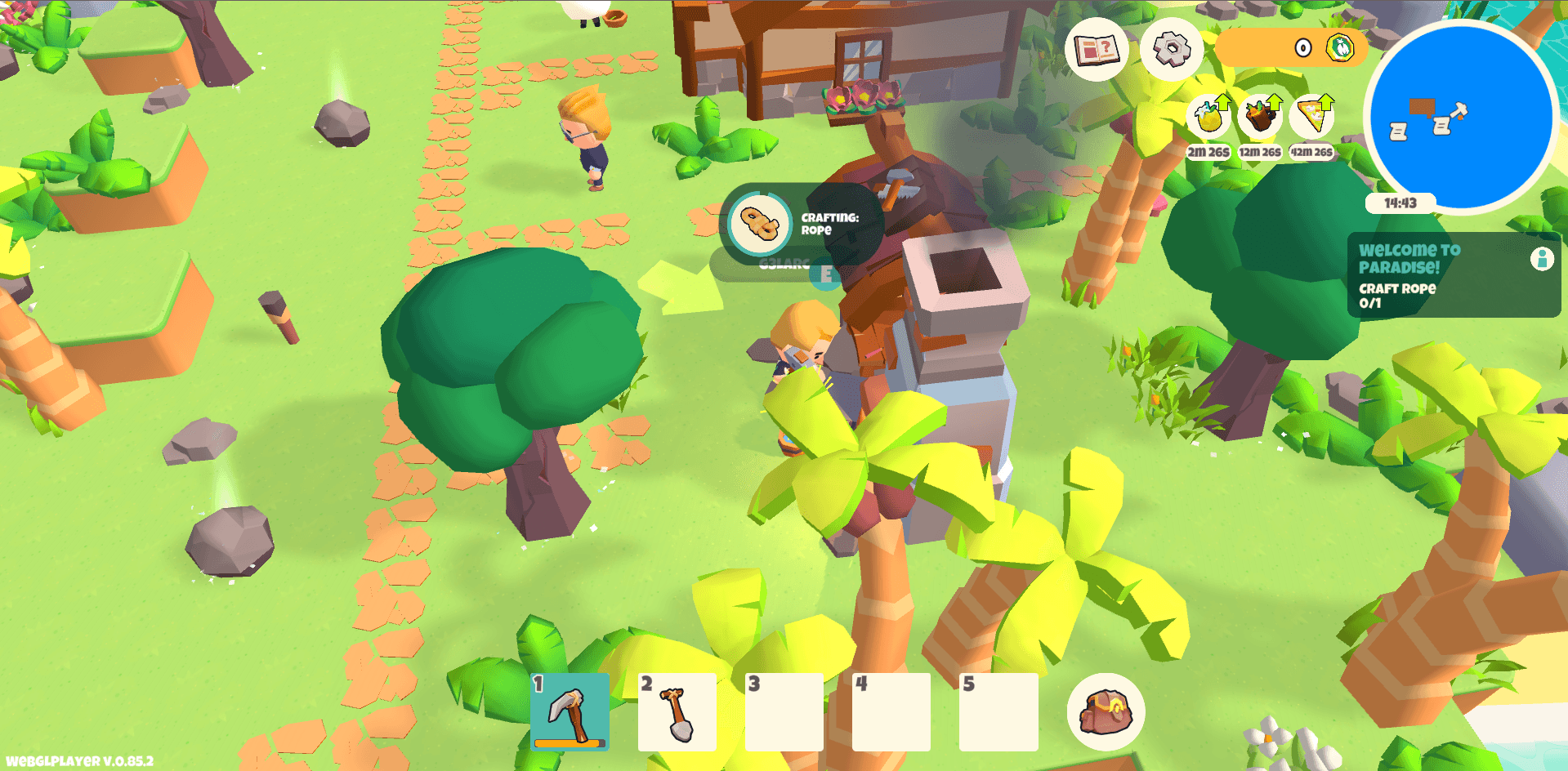The width and height of the screenshot is (1568, 771).
Task: Click the green coin currency icon
Action: (1340, 47)
